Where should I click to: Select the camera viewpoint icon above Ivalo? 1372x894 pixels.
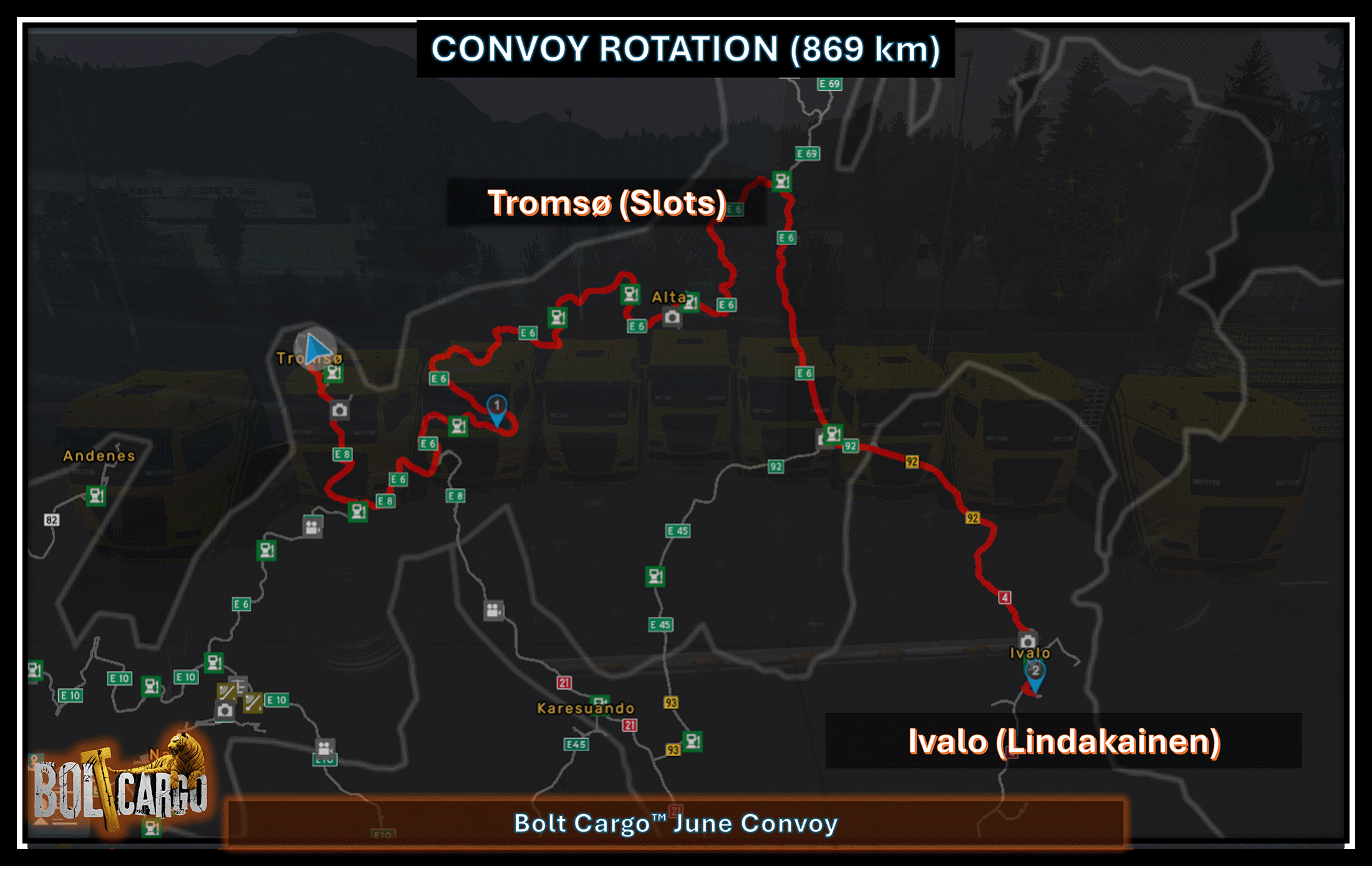(x=1027, y=640)
